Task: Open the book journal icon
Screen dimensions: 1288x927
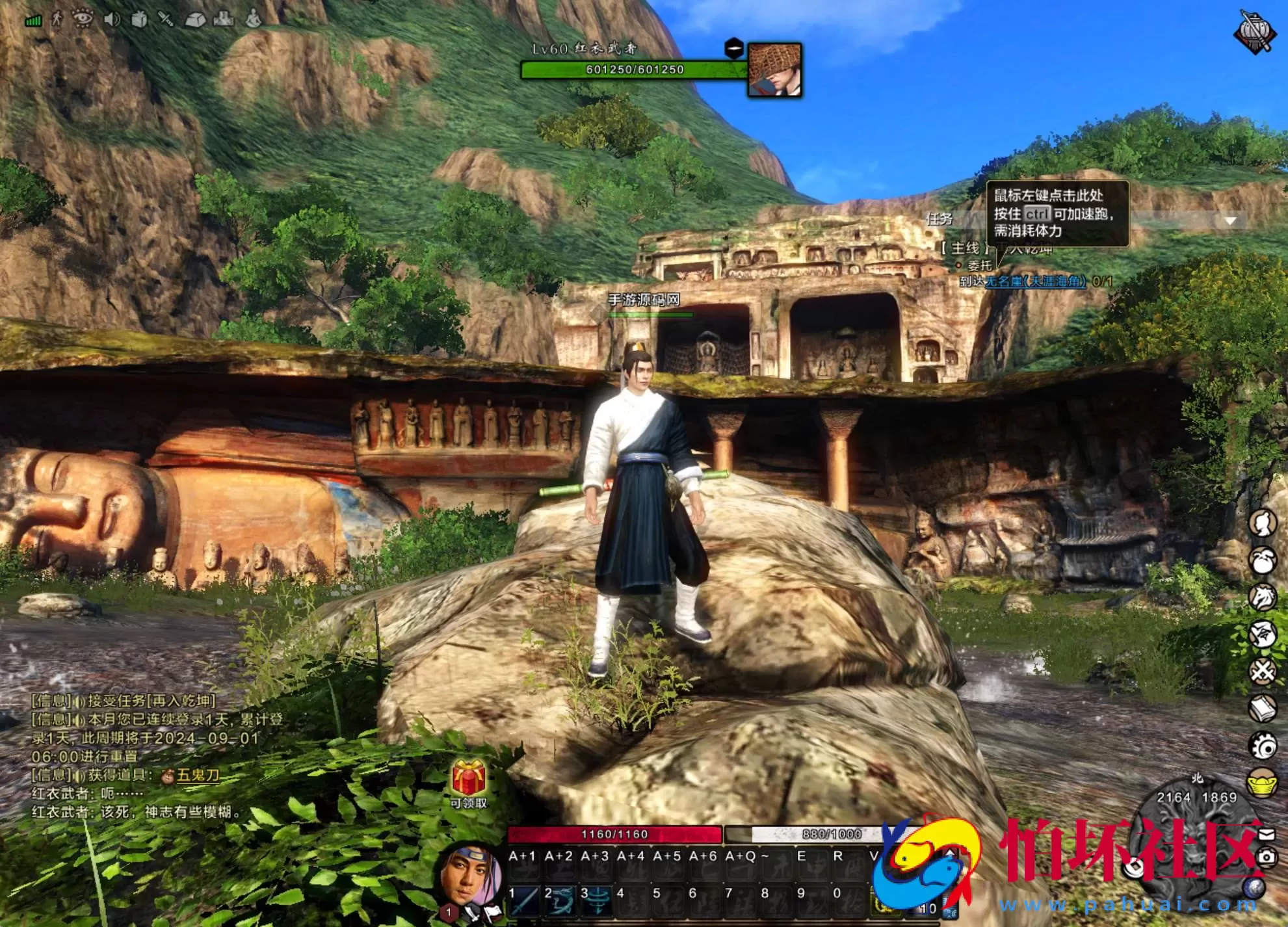Action: (1263, 709)
